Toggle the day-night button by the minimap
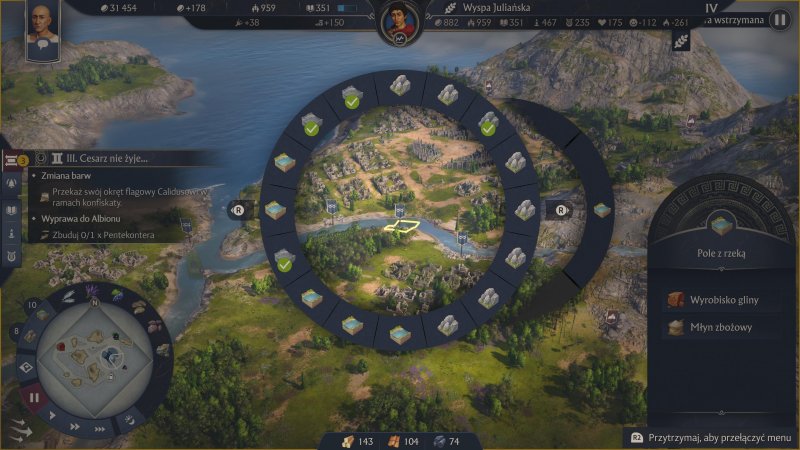 (x=129, y=422)
